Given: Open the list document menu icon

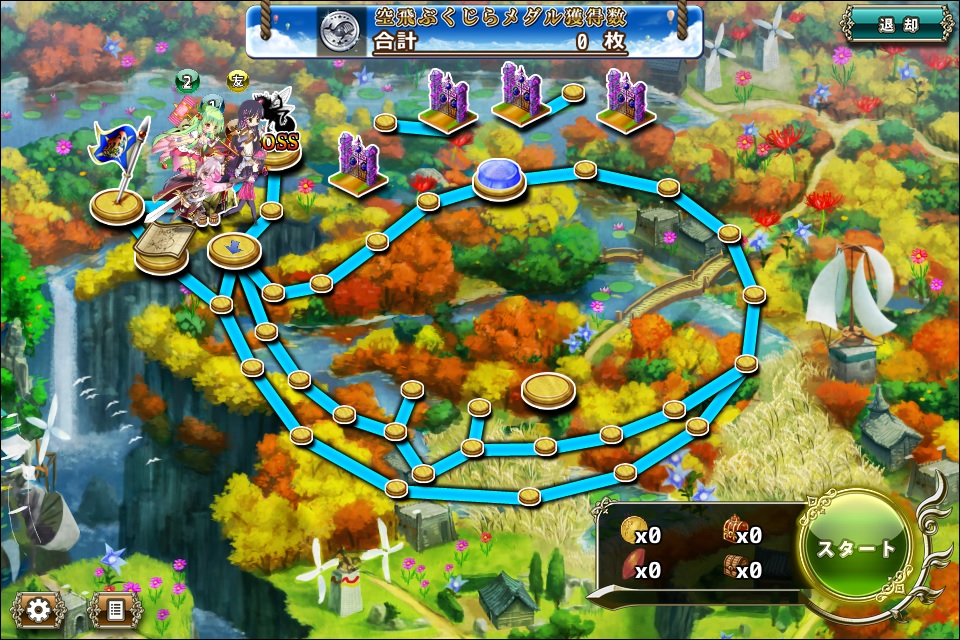Looking at the screenshot, I should (x=115, y=609).
